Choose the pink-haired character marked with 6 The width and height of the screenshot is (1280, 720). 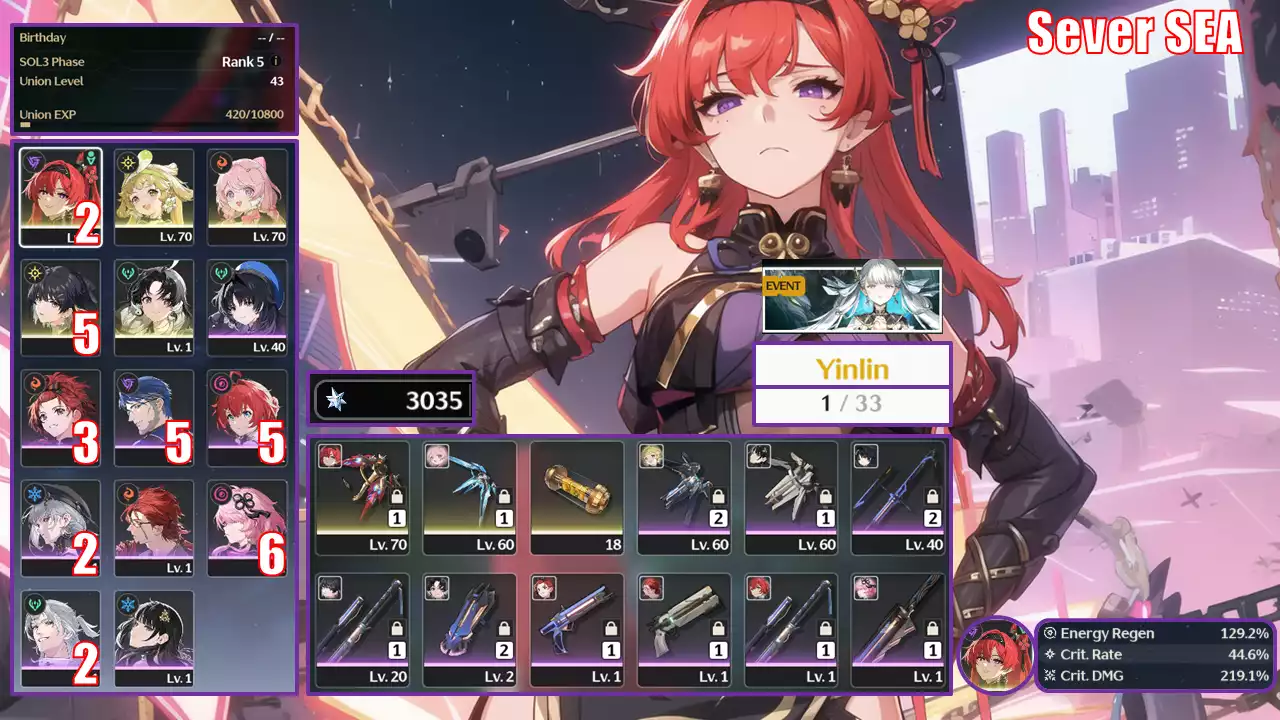[248, 527]
